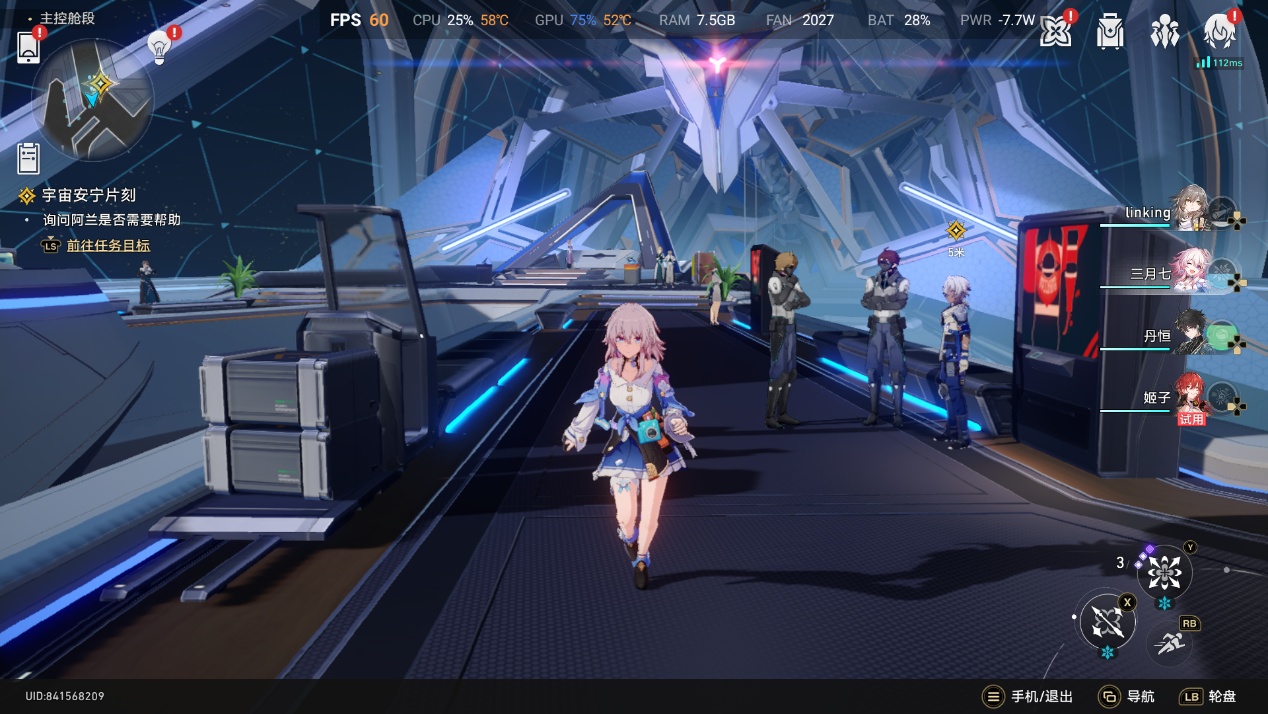The height and width of the screenshot is (714, 1268).
Task: Switch to party member 三月七
Action: point(1190,272)
